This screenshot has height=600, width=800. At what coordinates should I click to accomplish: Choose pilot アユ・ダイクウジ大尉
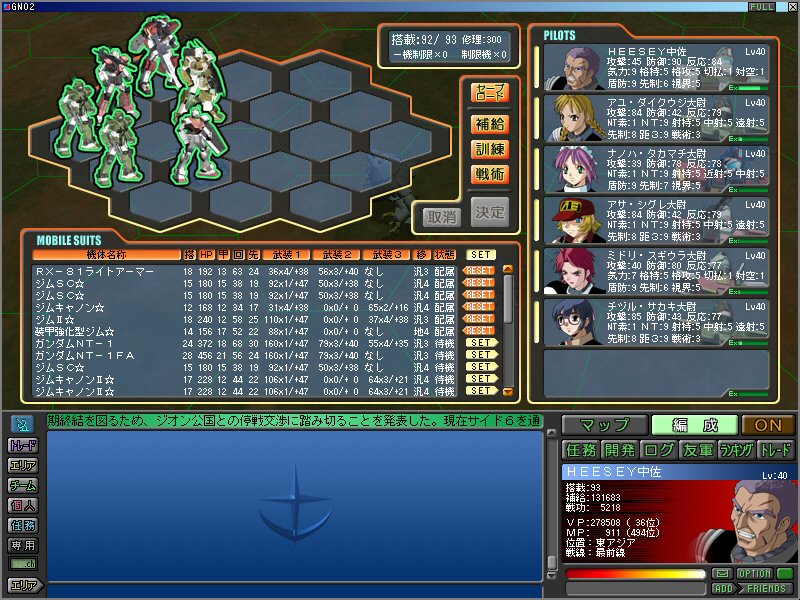pyautogui.click(x=656, y=119)
